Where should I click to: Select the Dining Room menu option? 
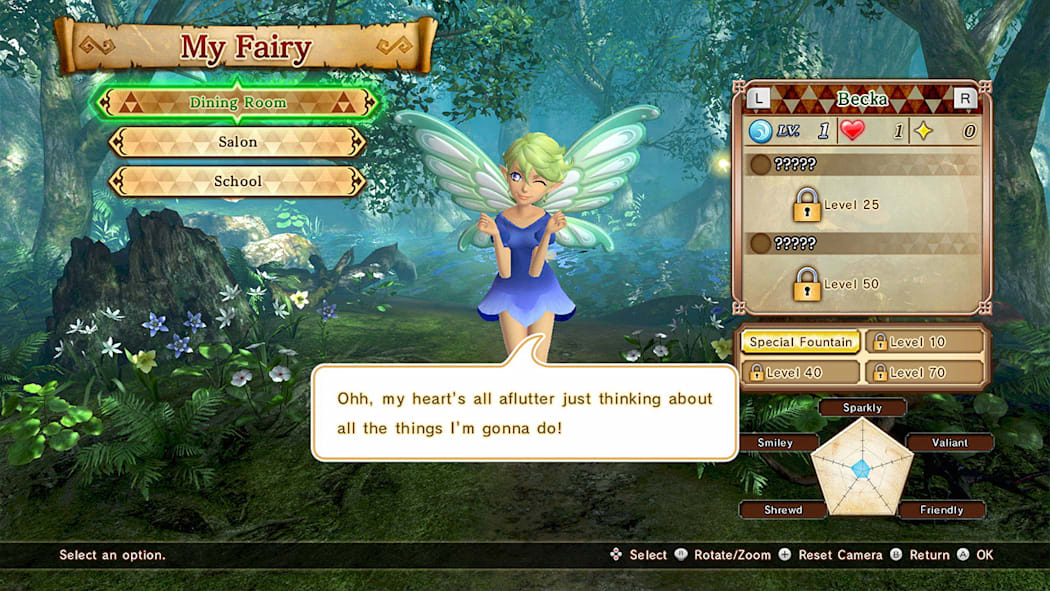[x=237, y=103]
